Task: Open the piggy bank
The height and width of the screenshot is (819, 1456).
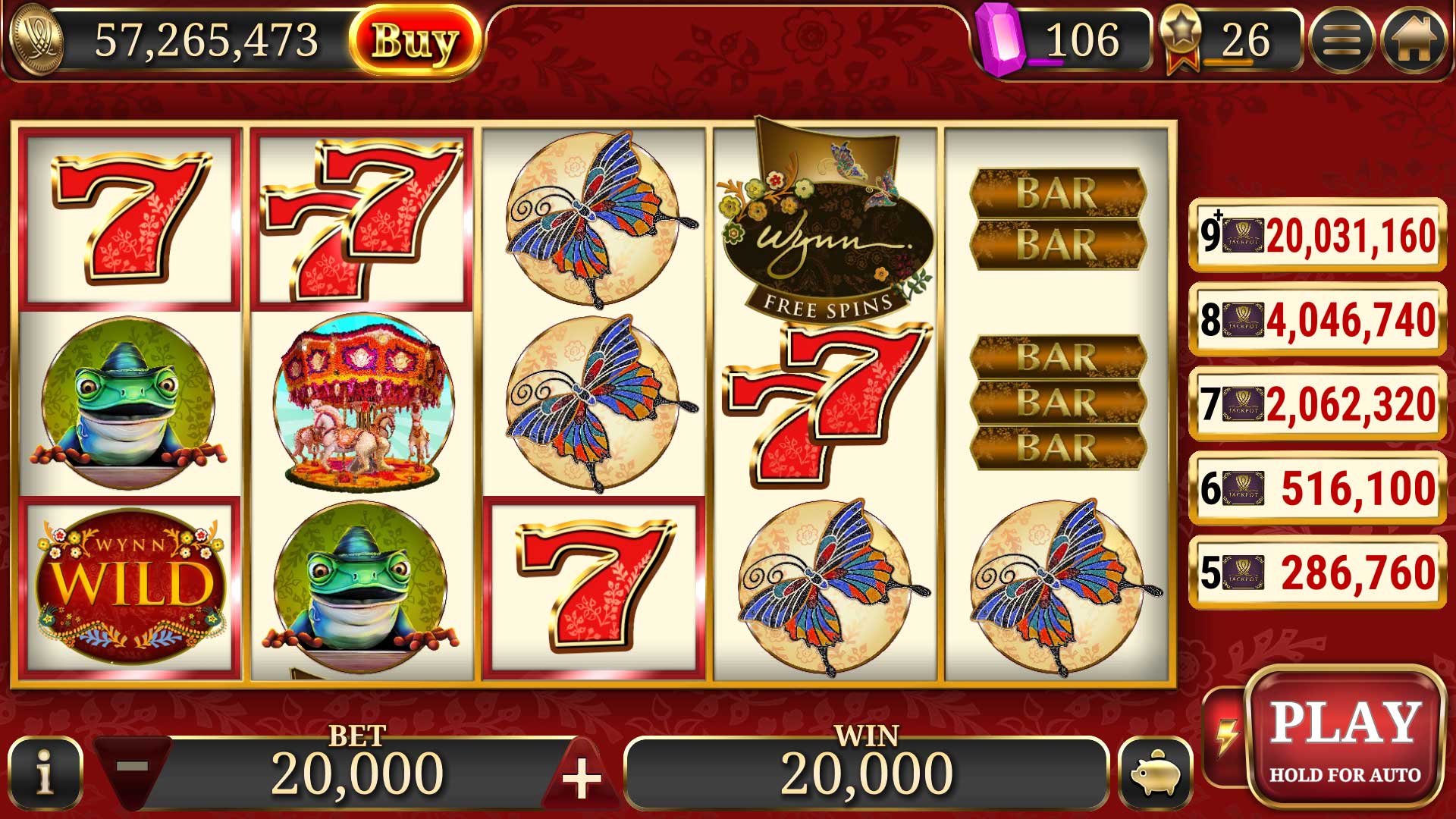Action: (x=1154, y=775)
